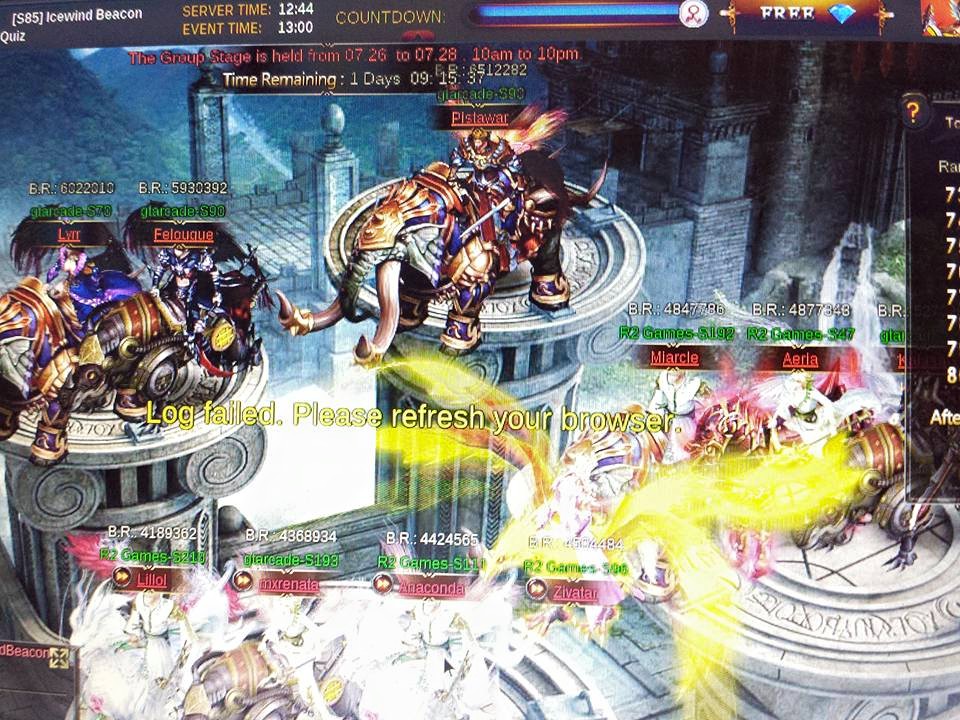Click the pink icon beside the countdown bar
960x720 pixels.
(x=693, y=14)
